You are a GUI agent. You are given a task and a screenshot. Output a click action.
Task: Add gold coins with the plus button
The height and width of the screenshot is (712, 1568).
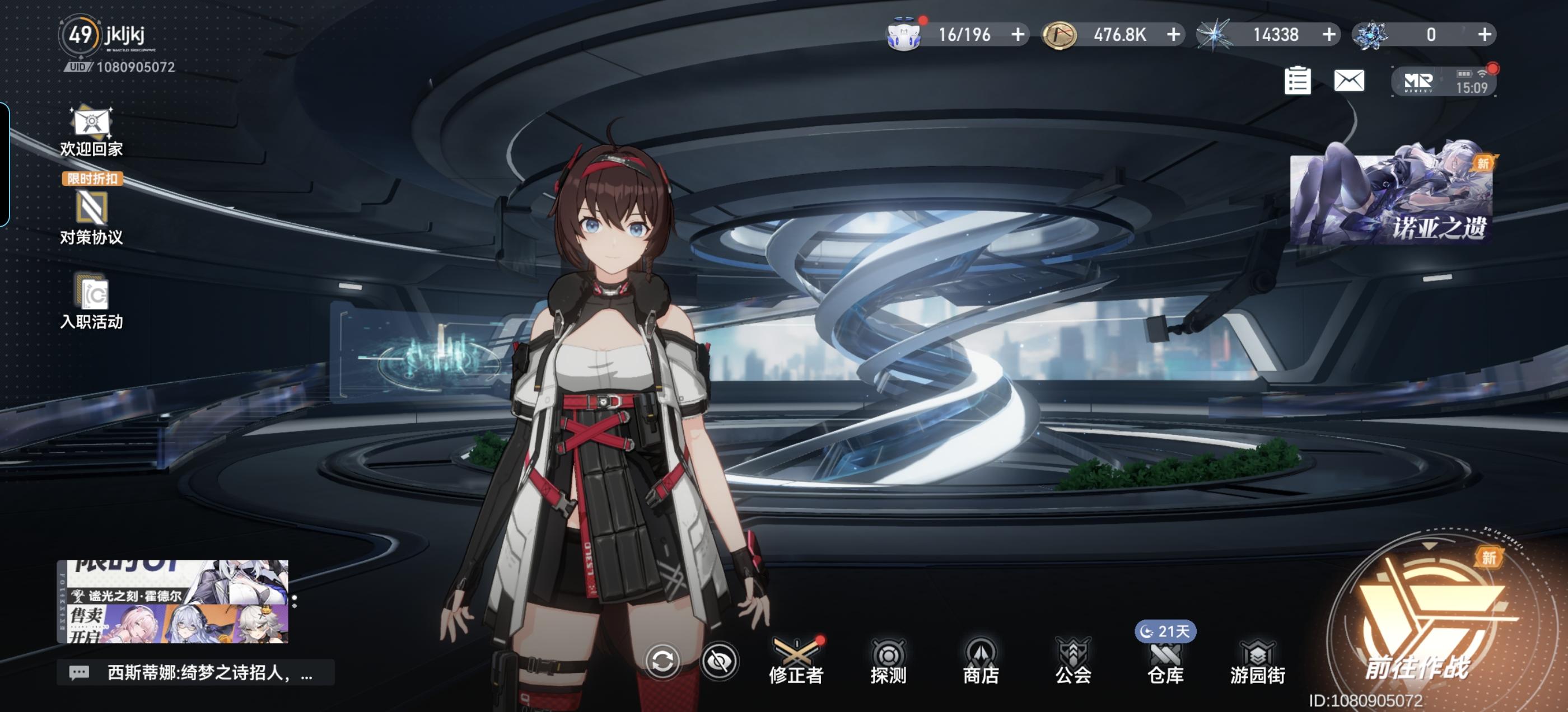click(x=1174, y=35)
